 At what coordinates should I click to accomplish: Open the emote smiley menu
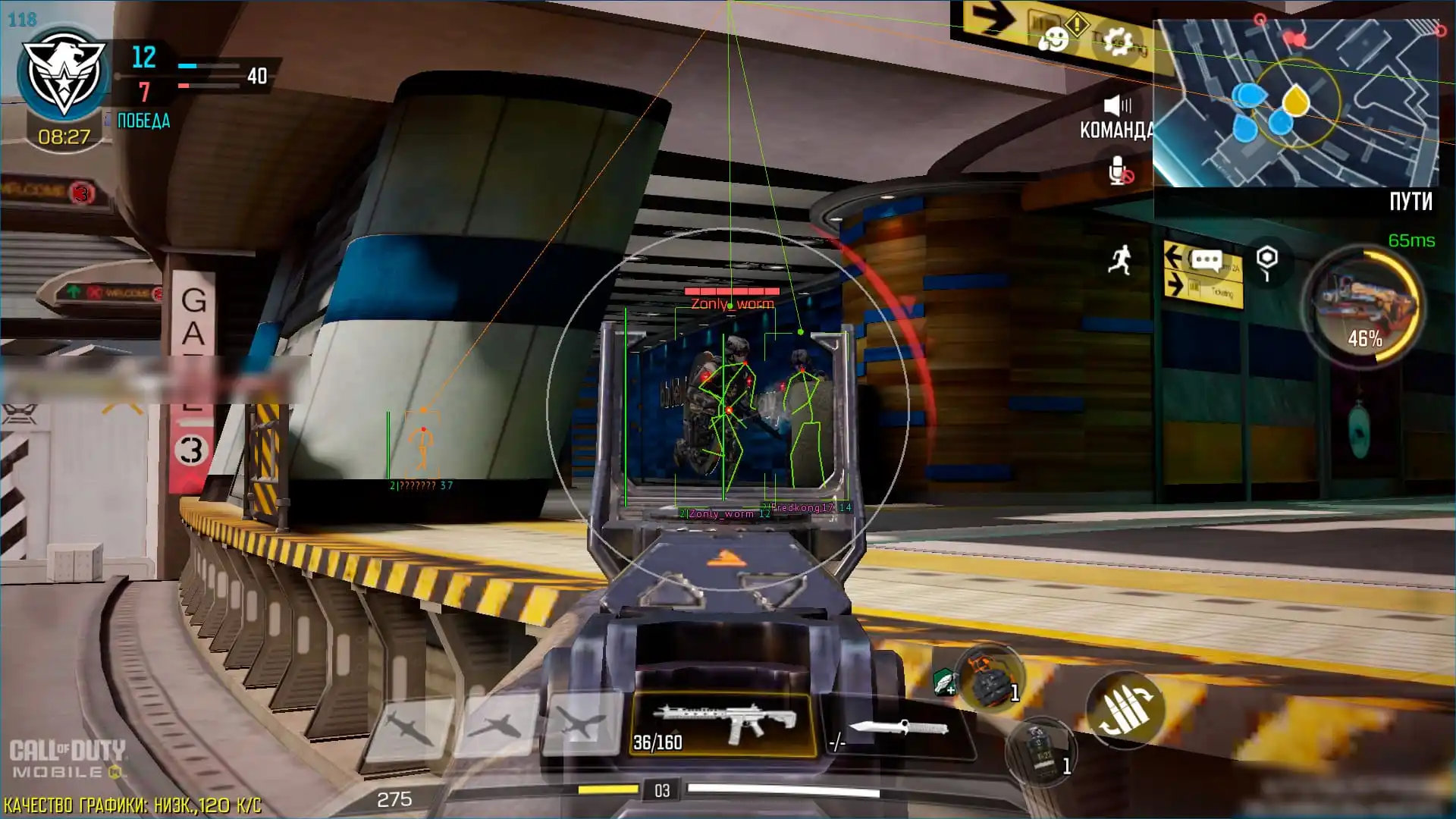pyautogui.click(x=1053, y=39)
